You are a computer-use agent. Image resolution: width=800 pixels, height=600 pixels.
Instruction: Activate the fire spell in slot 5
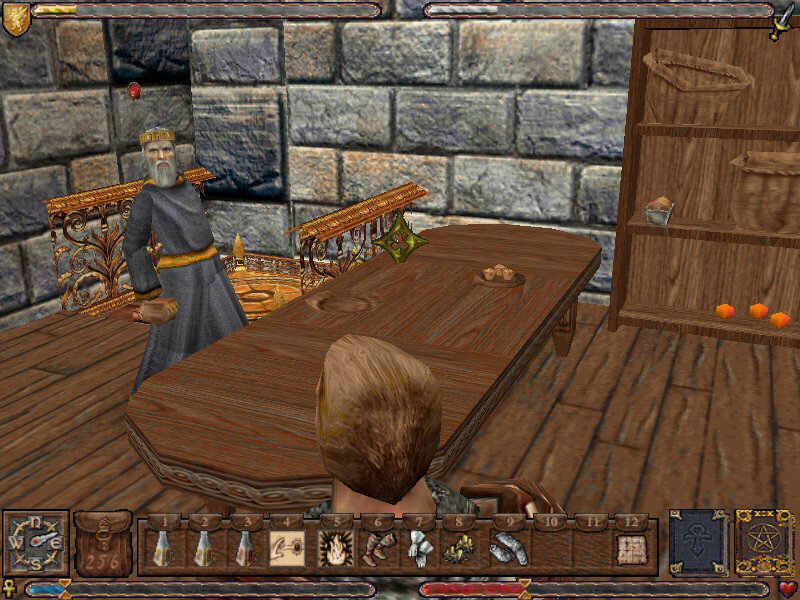tap(332, 548)
